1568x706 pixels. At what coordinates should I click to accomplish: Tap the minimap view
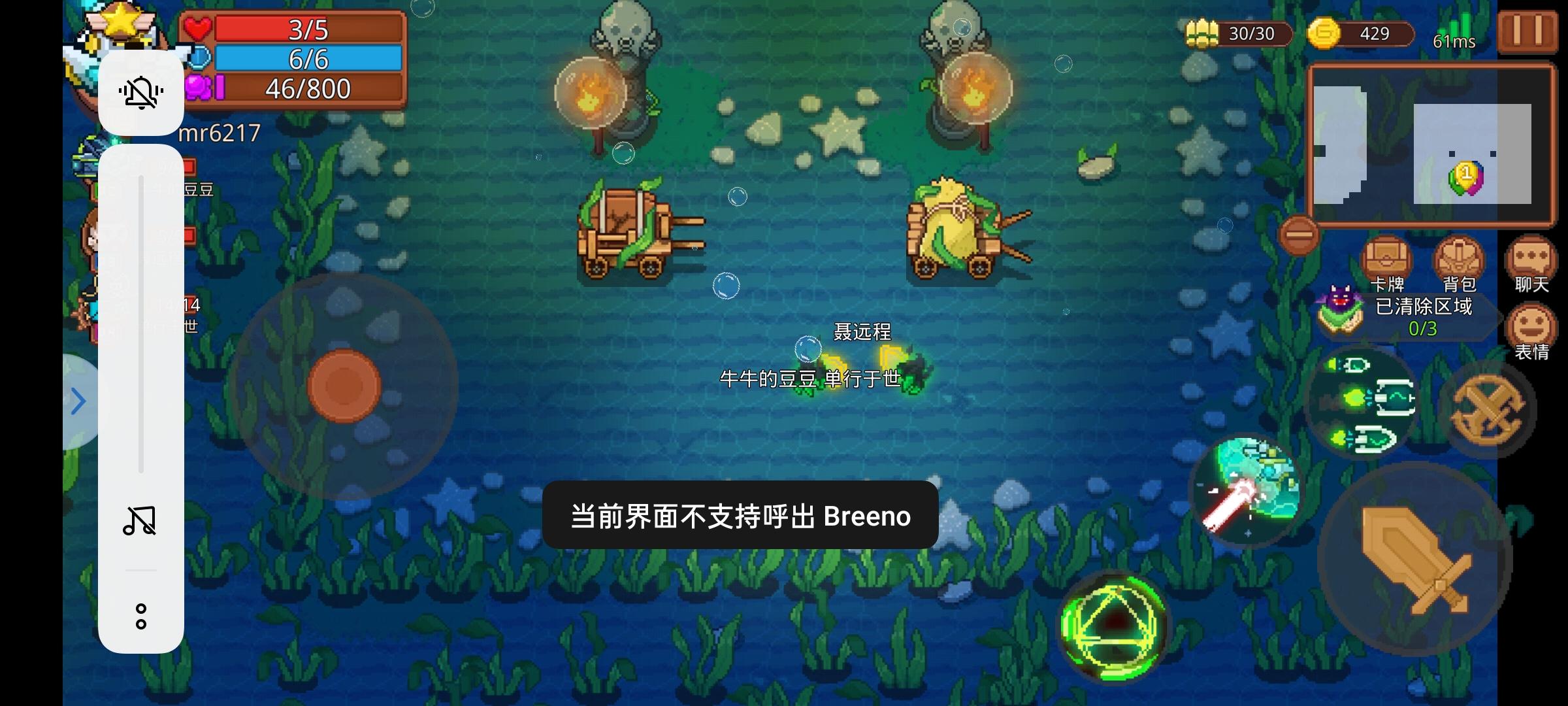(1431, 144)
